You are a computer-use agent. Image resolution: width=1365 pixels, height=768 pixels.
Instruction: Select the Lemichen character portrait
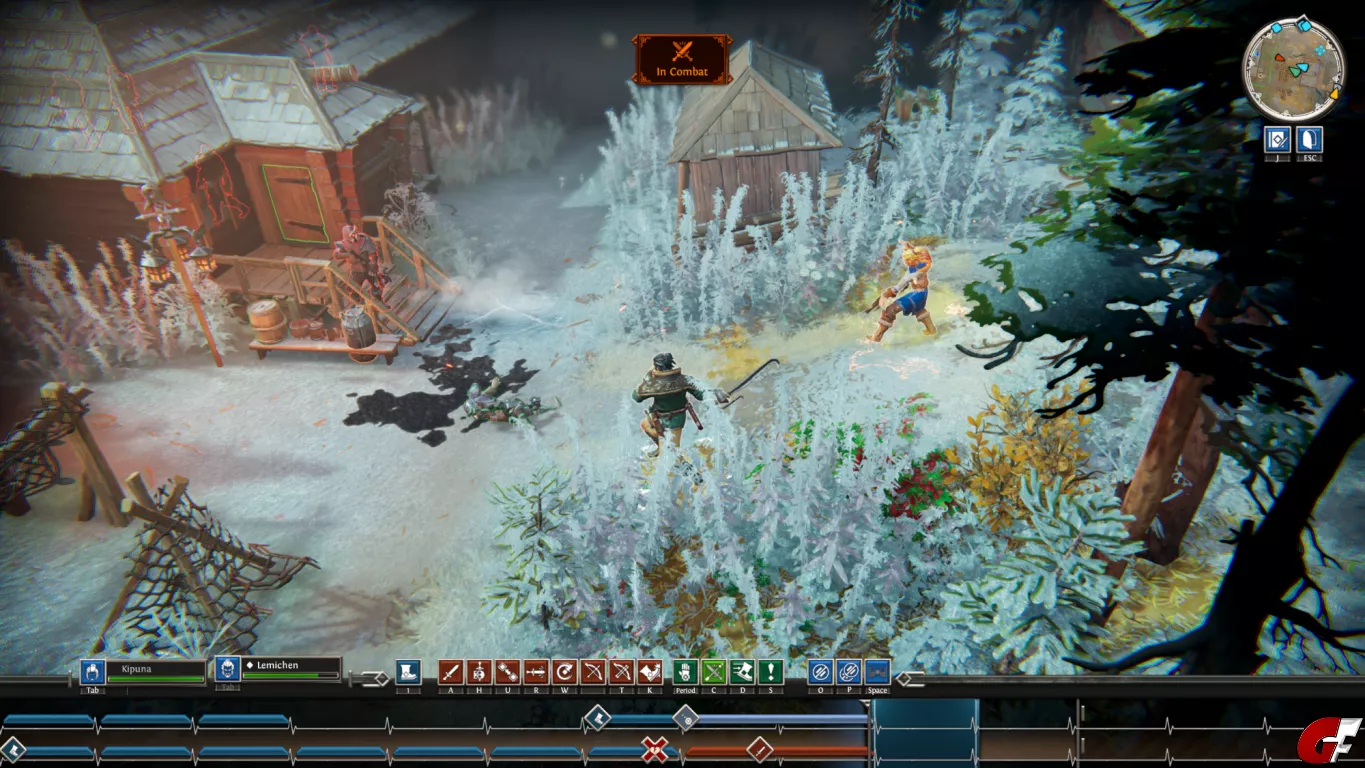(227, 670)
